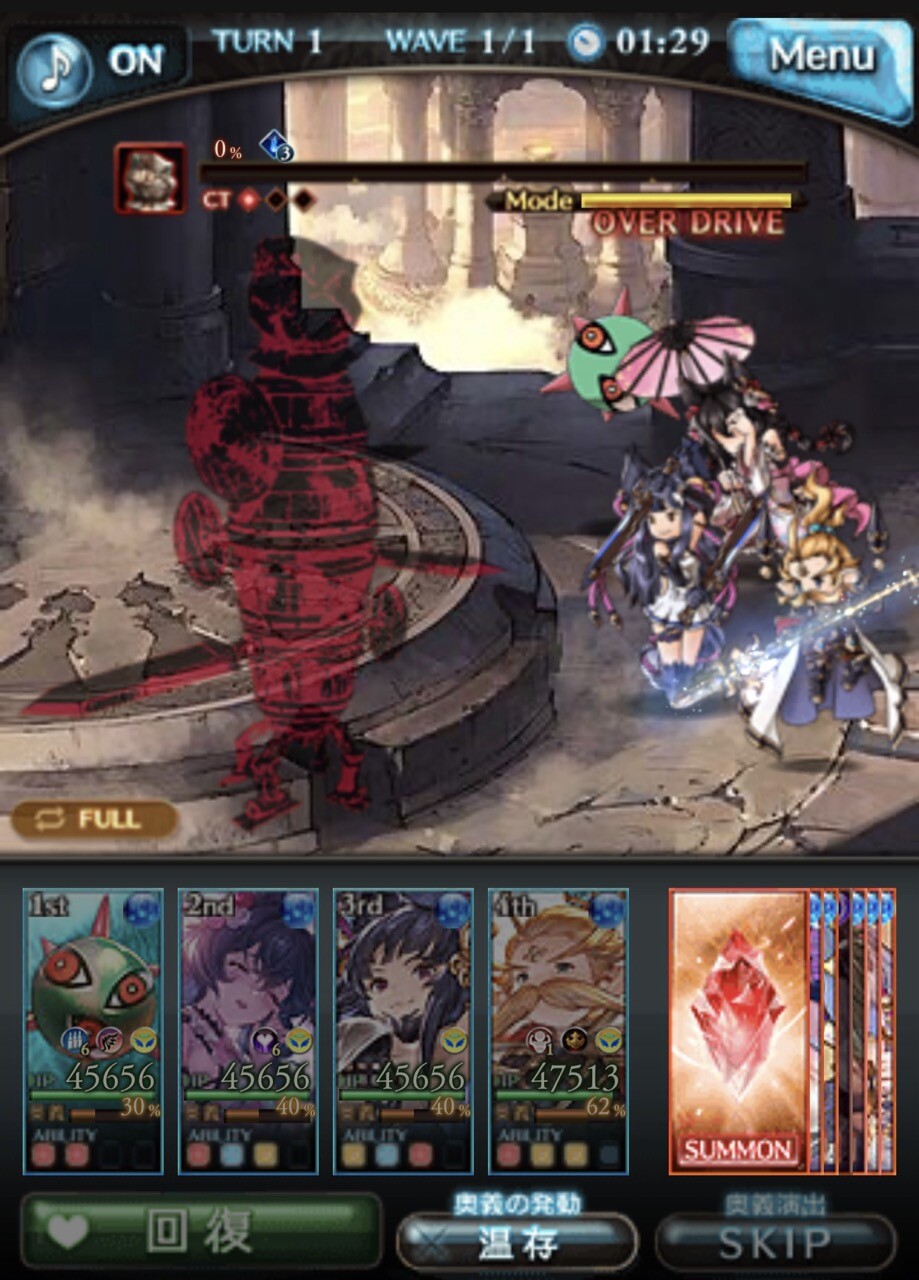Switch the FULL display mode button
This screenshot has height=1280, width=919.
95,820
